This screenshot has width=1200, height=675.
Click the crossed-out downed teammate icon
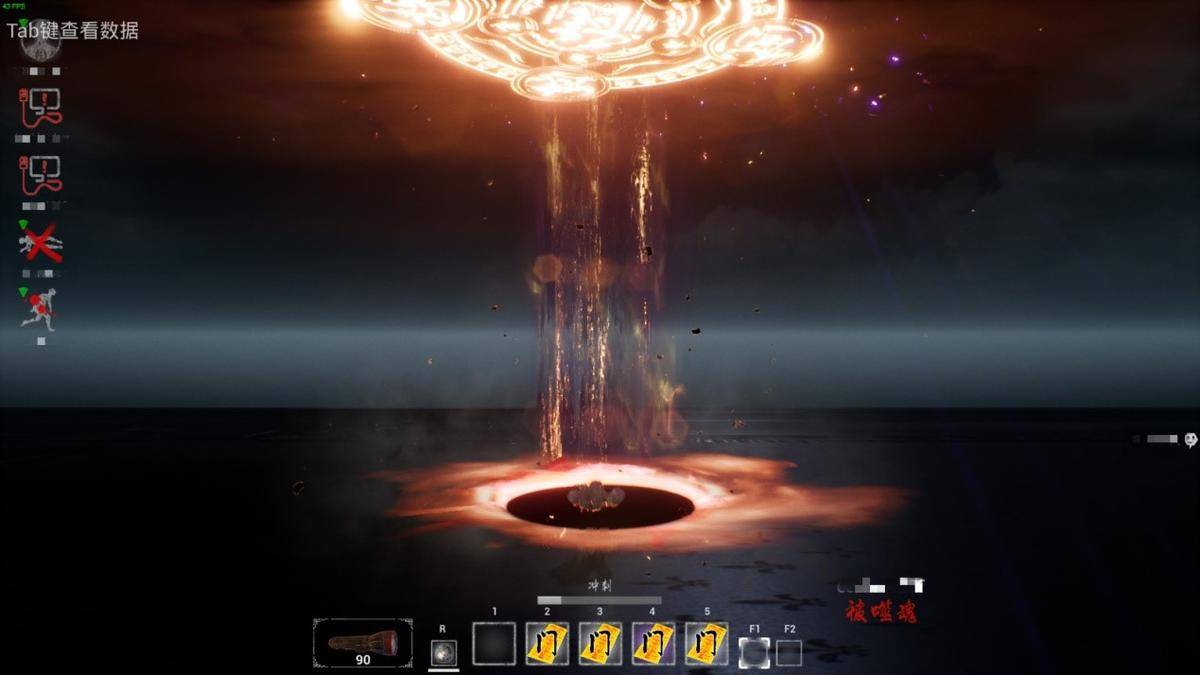tap(40, 243)
